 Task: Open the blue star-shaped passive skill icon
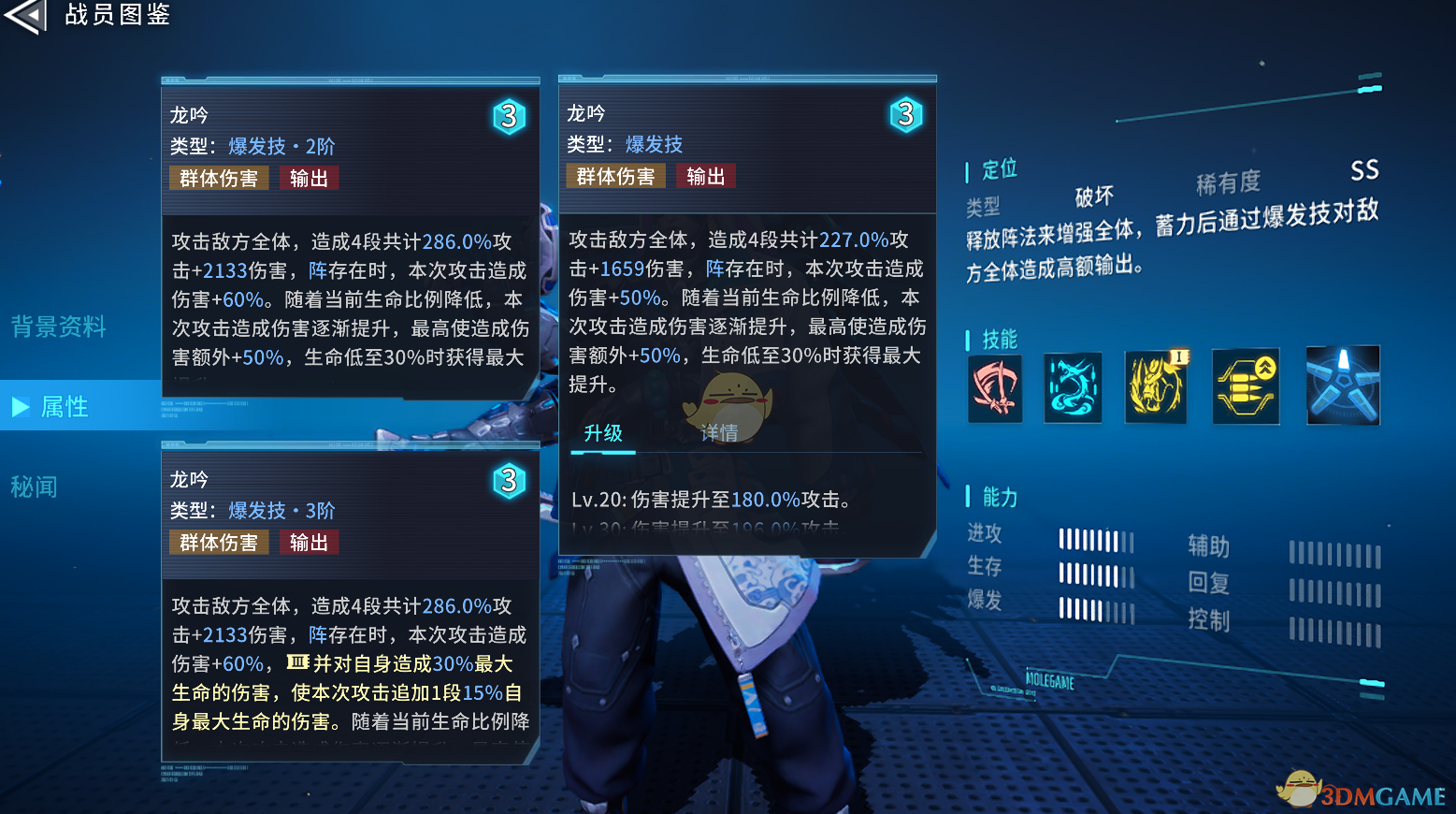[1343, 386]
